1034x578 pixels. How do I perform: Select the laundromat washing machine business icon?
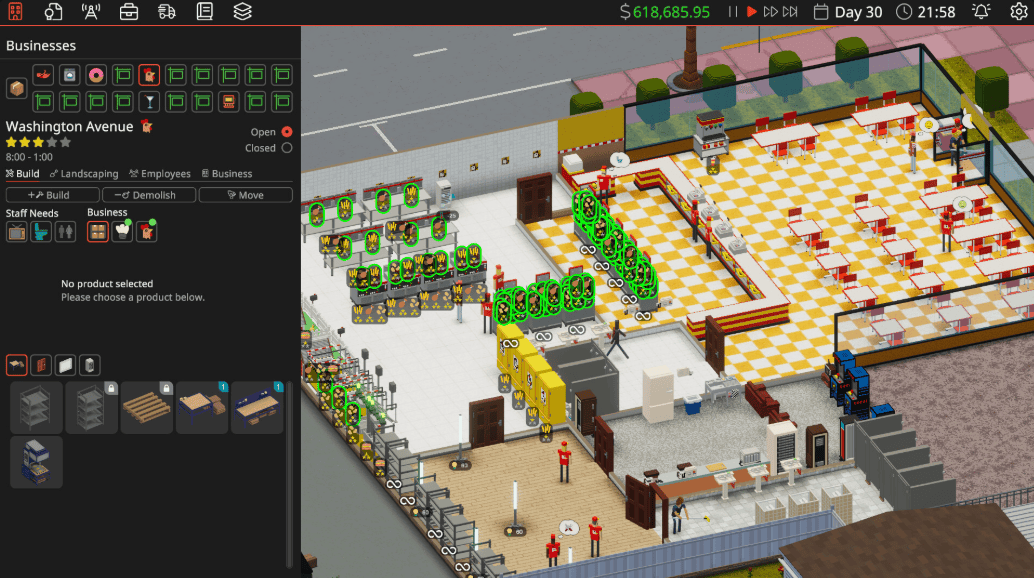point(70,75)
